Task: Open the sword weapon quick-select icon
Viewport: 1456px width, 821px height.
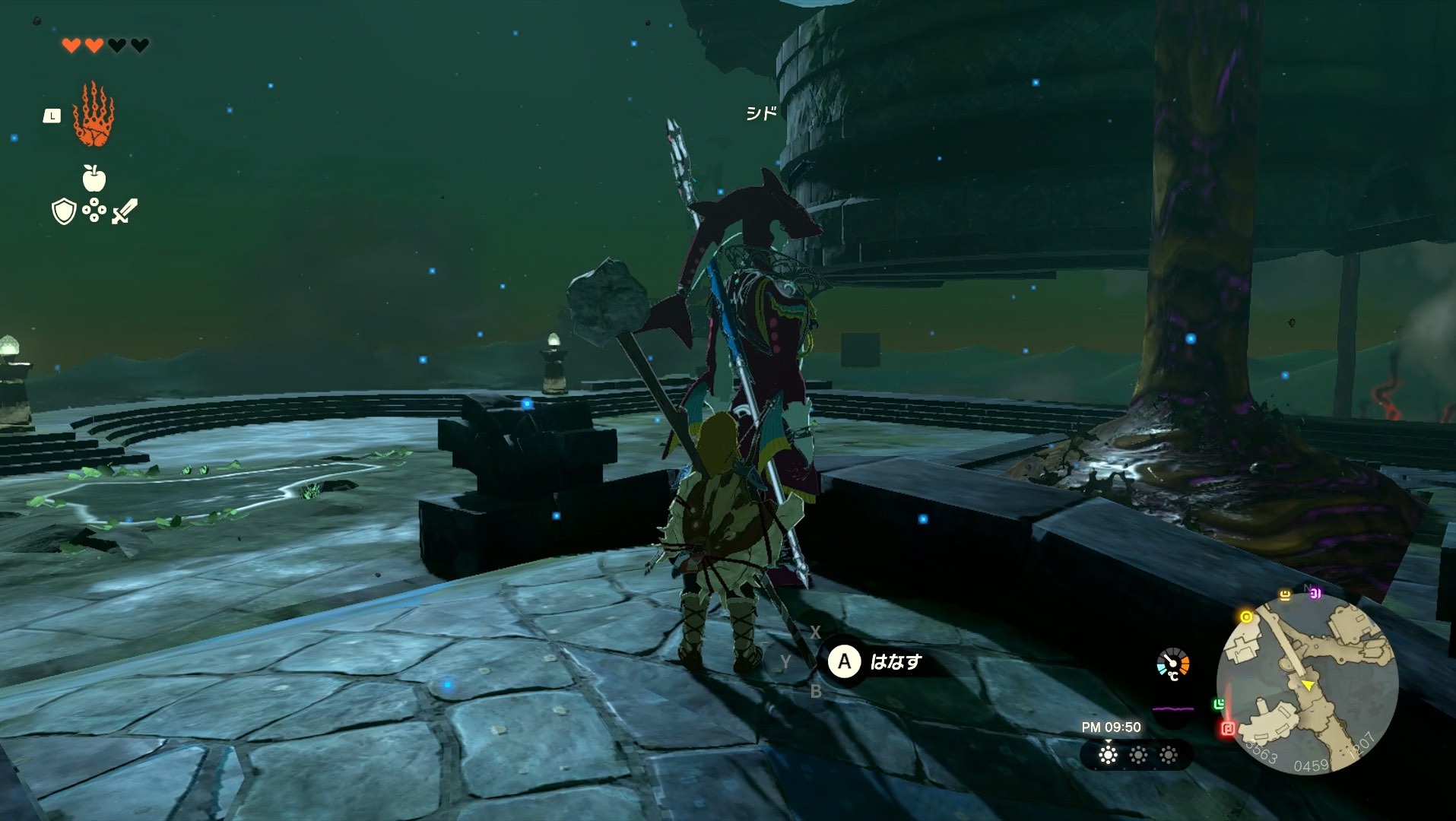Action: pyautogui.click(x=125, y=211)
